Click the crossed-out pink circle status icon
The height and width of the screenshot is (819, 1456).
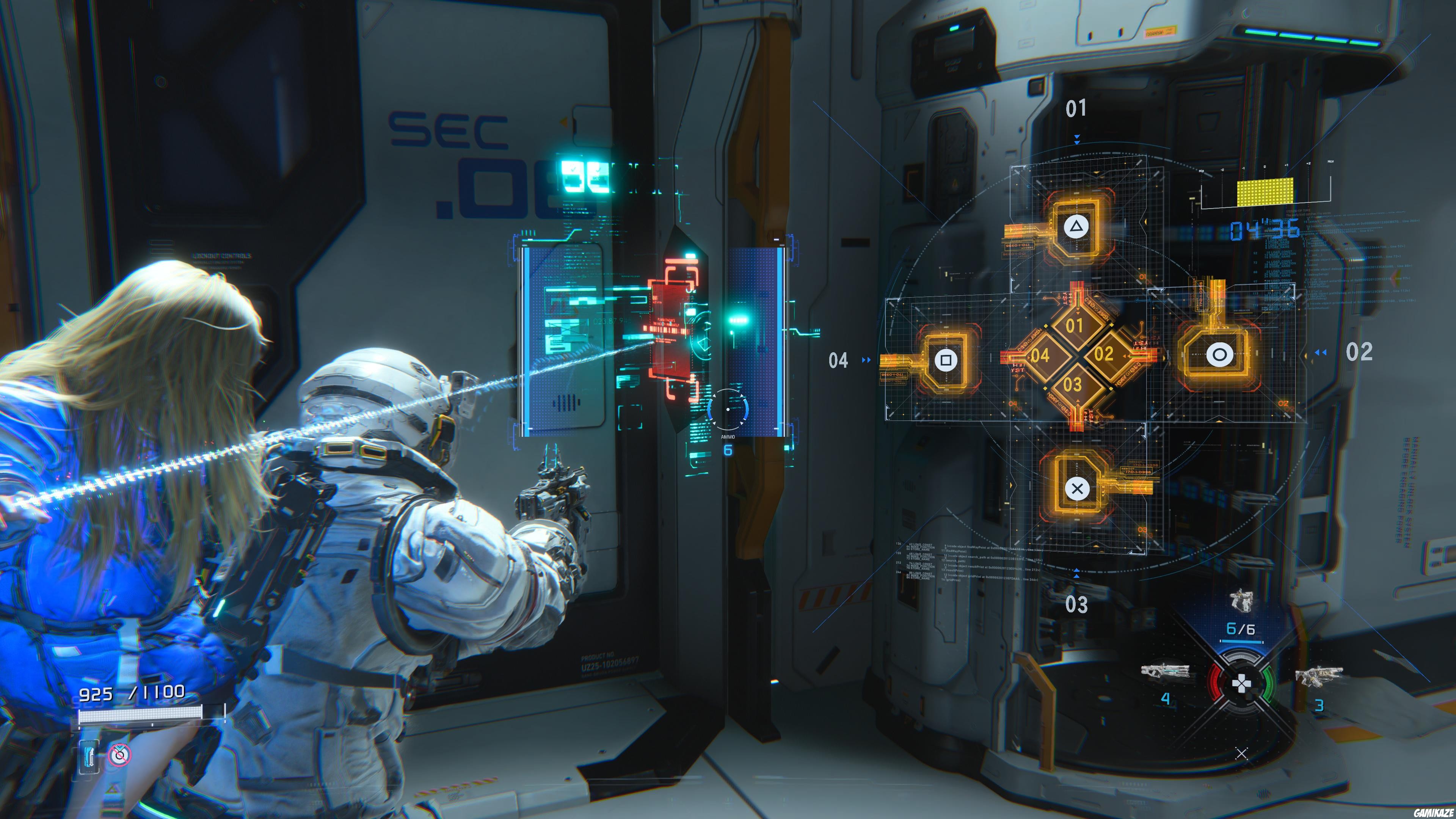click(x=119, y=755)
